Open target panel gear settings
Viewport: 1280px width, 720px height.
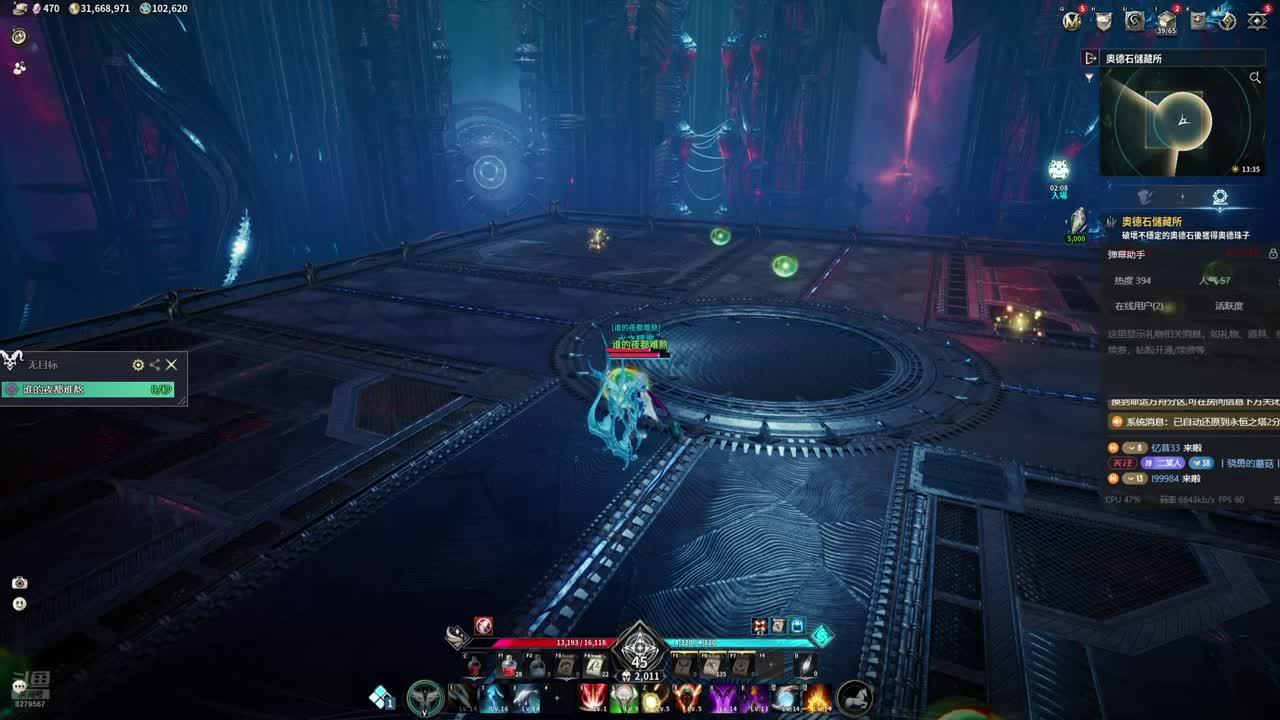(x=138, y=365)
